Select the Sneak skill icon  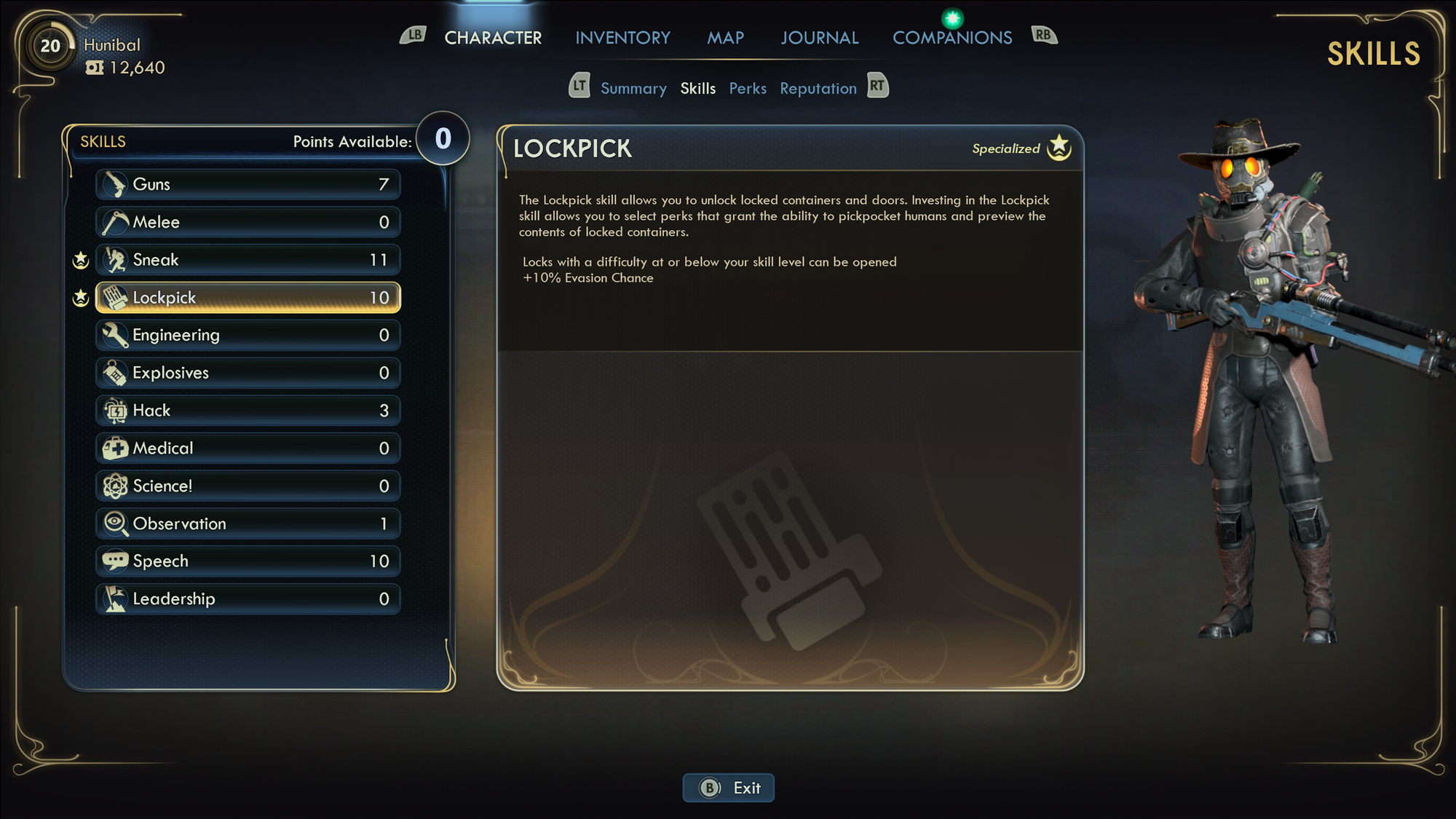pyautogui.click(x=113, y=259)
